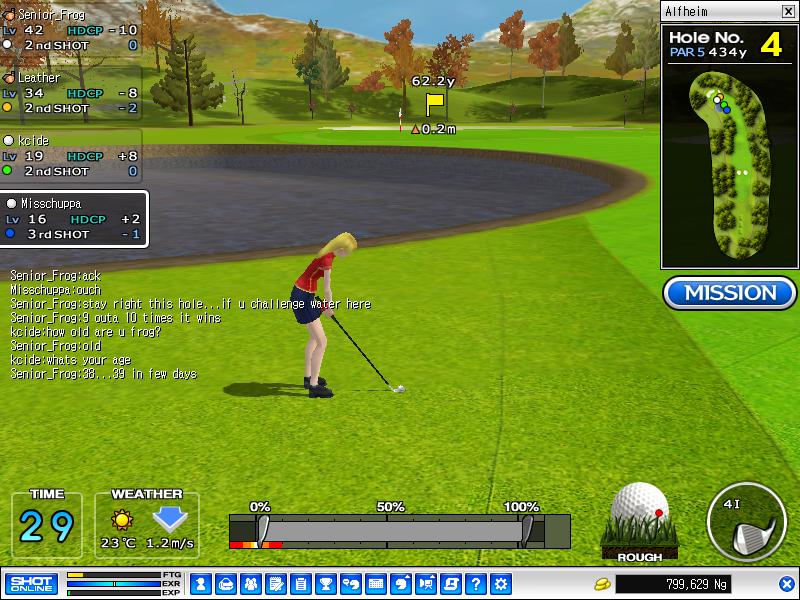Open the MISSION panel
This screenshot has height=600, width=800.
point(729,293)
